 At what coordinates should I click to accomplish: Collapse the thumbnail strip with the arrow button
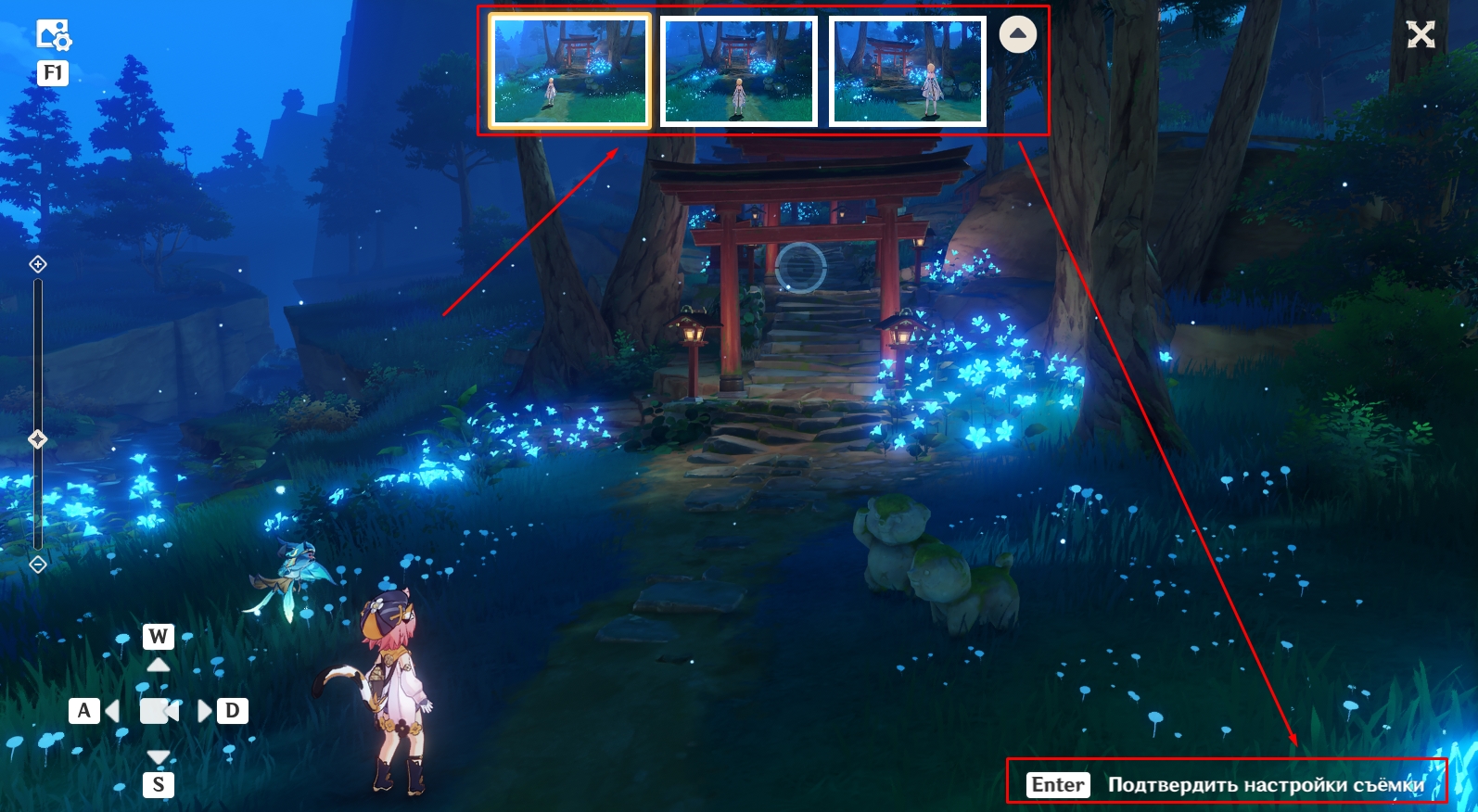point(1018,35)
